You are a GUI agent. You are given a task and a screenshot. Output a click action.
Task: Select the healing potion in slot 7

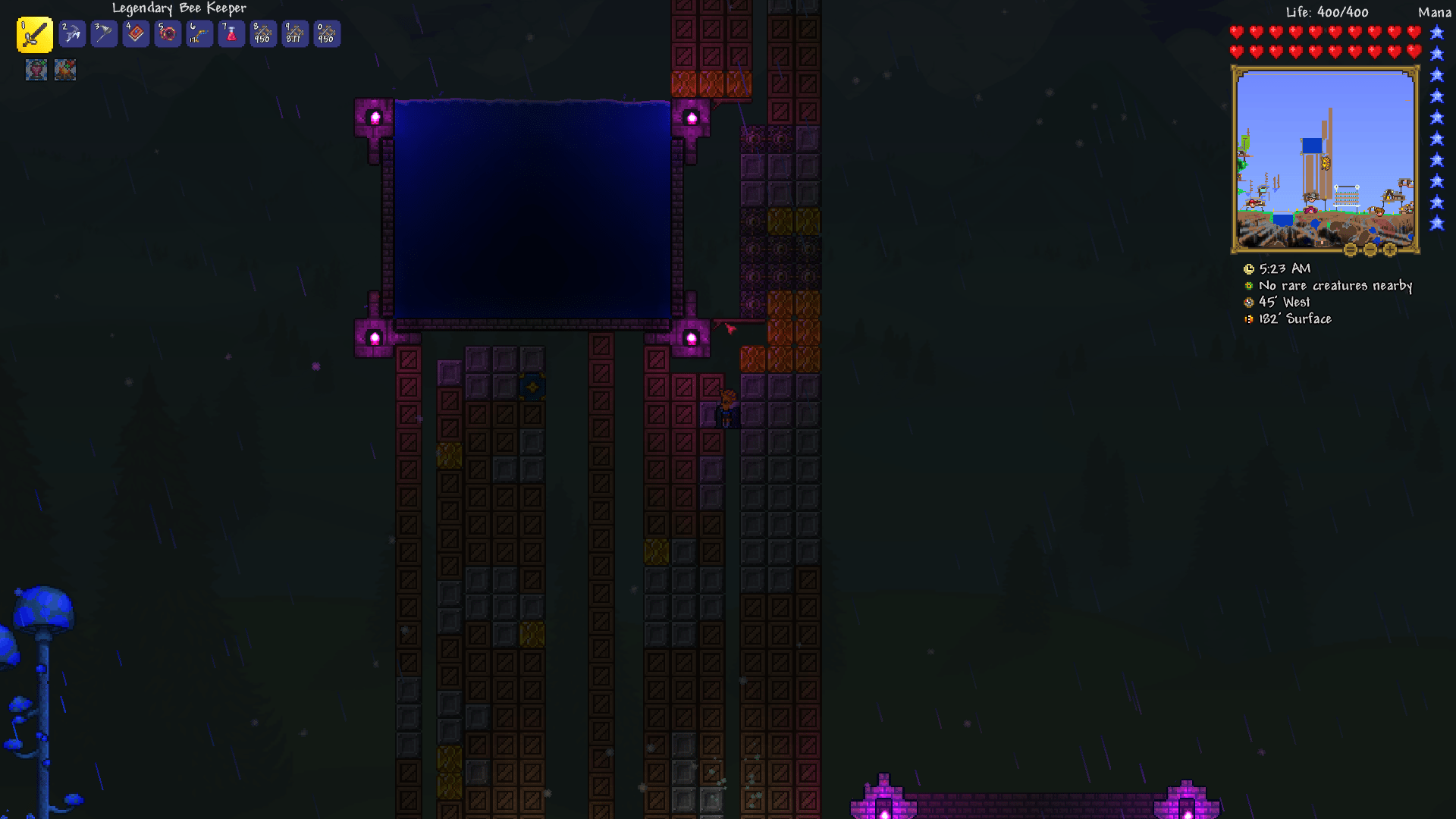click(231, 34)
